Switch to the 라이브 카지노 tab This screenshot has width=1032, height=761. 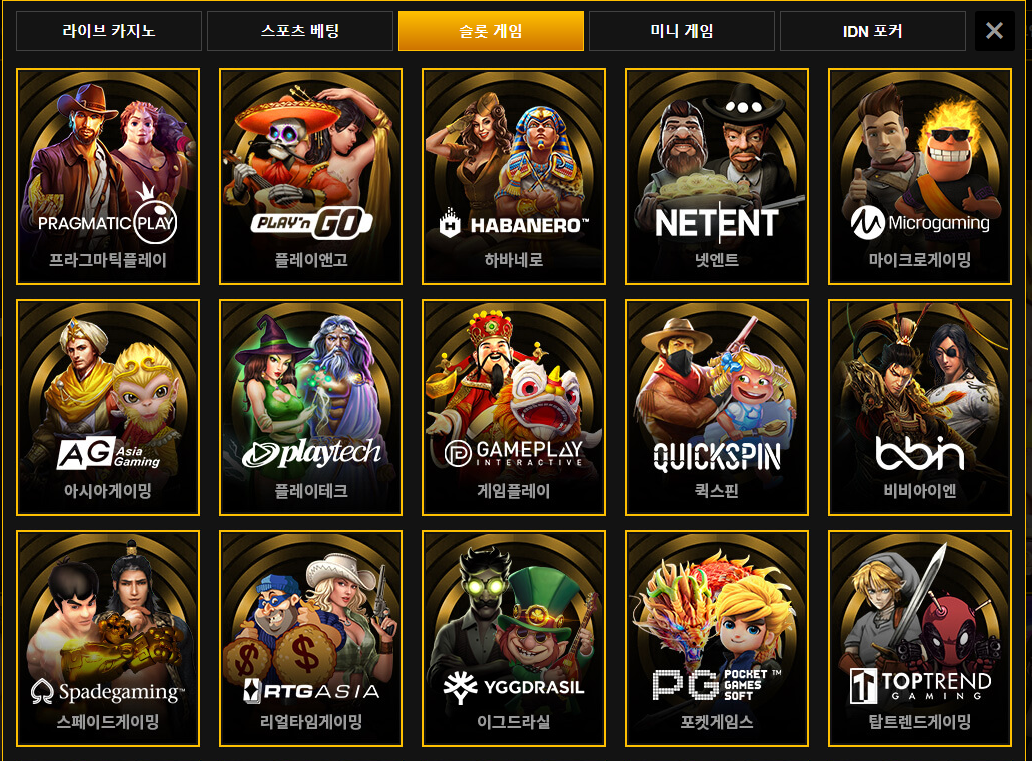(109, 31)
